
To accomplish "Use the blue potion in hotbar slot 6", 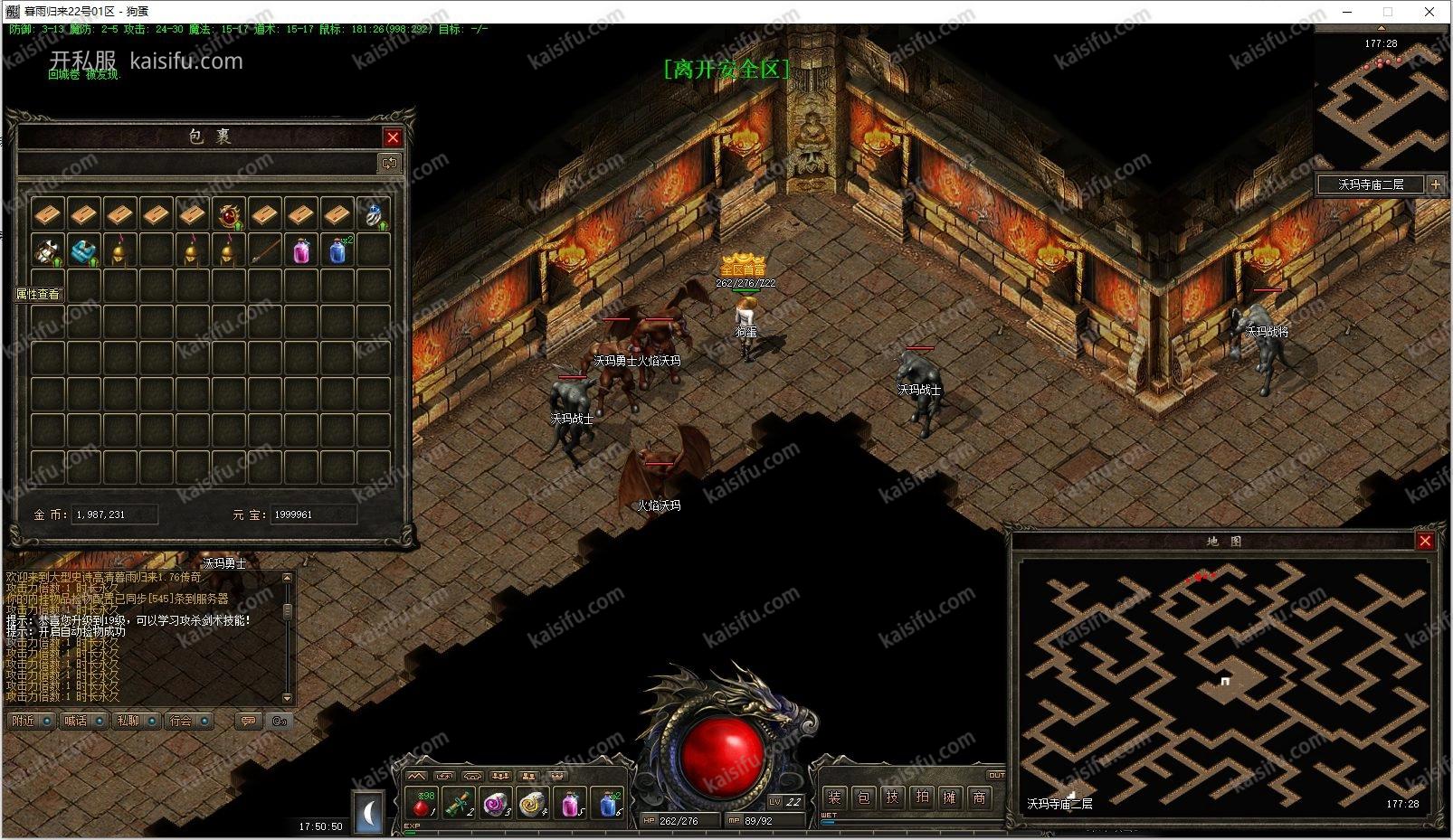I will click(610, 803).
